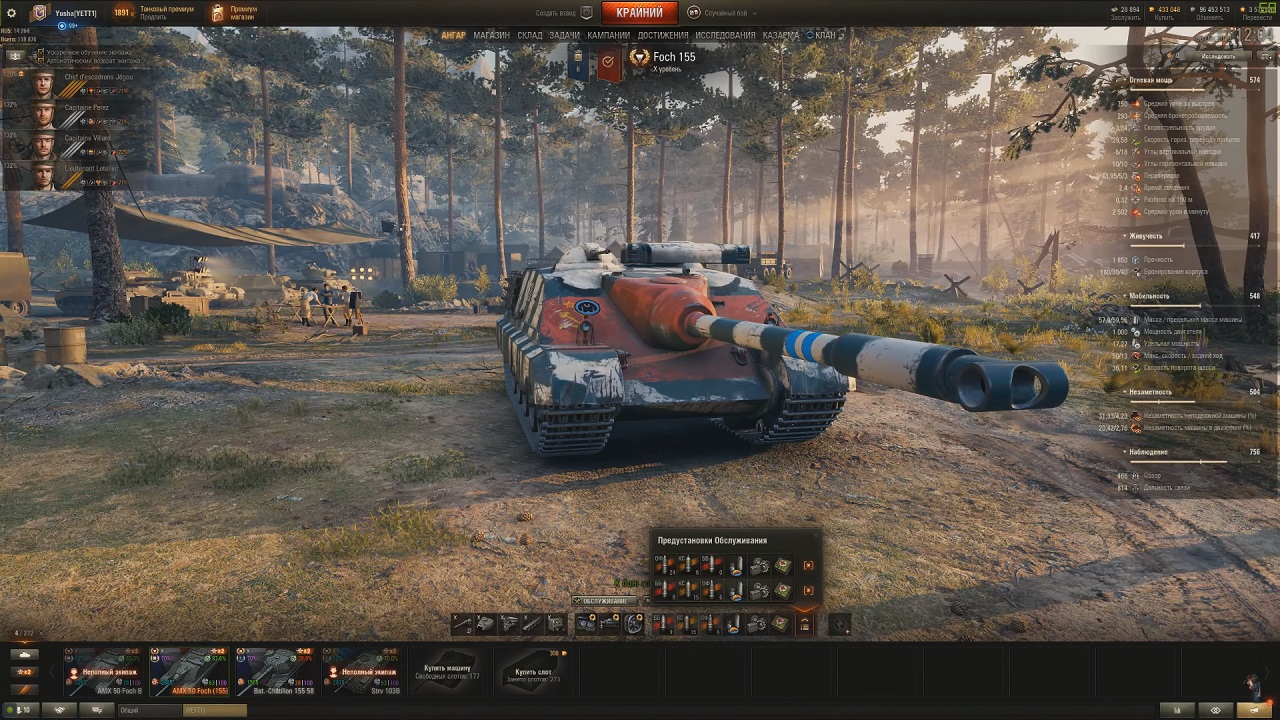The height and width of the screenshot is (720, 1280).
Task: Switch to the МАГАЗИН tab
Action: point(491,35)
